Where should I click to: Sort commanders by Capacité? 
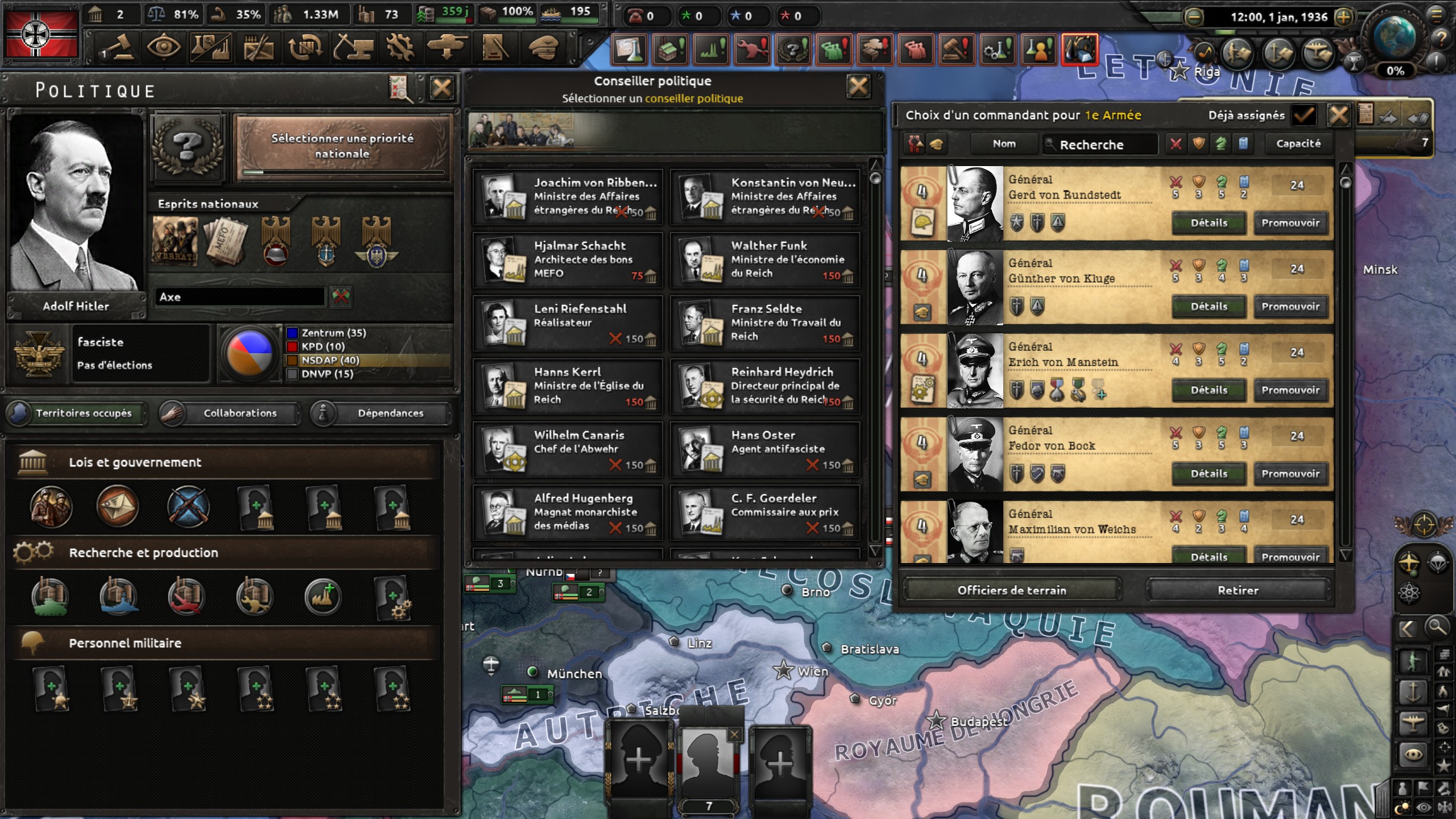click(x=1298, y=144)
